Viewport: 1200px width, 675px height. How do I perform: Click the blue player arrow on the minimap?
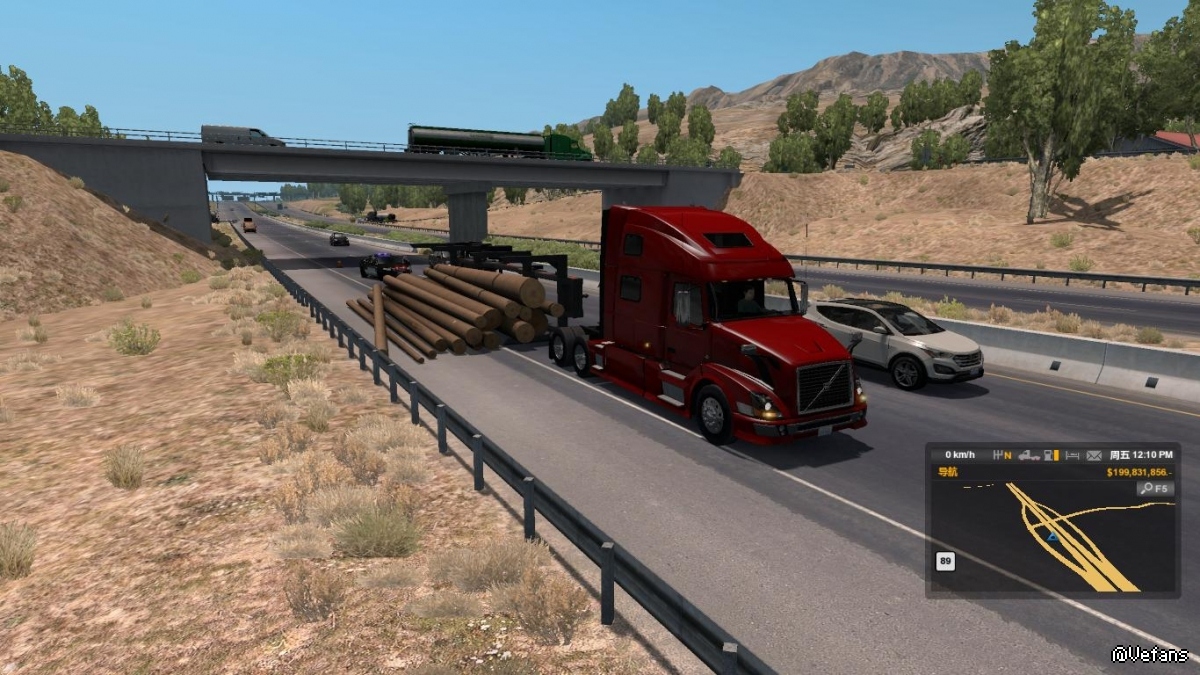1052,537
